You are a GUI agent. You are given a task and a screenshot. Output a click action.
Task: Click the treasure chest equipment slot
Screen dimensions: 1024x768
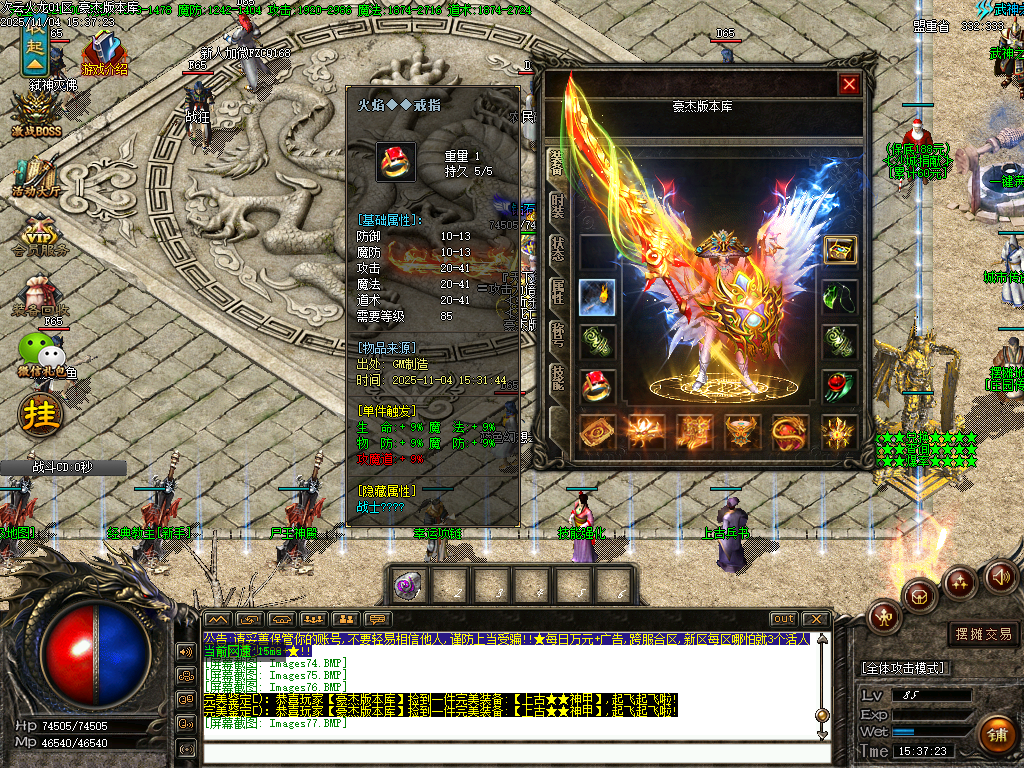(x=840, y=250)
